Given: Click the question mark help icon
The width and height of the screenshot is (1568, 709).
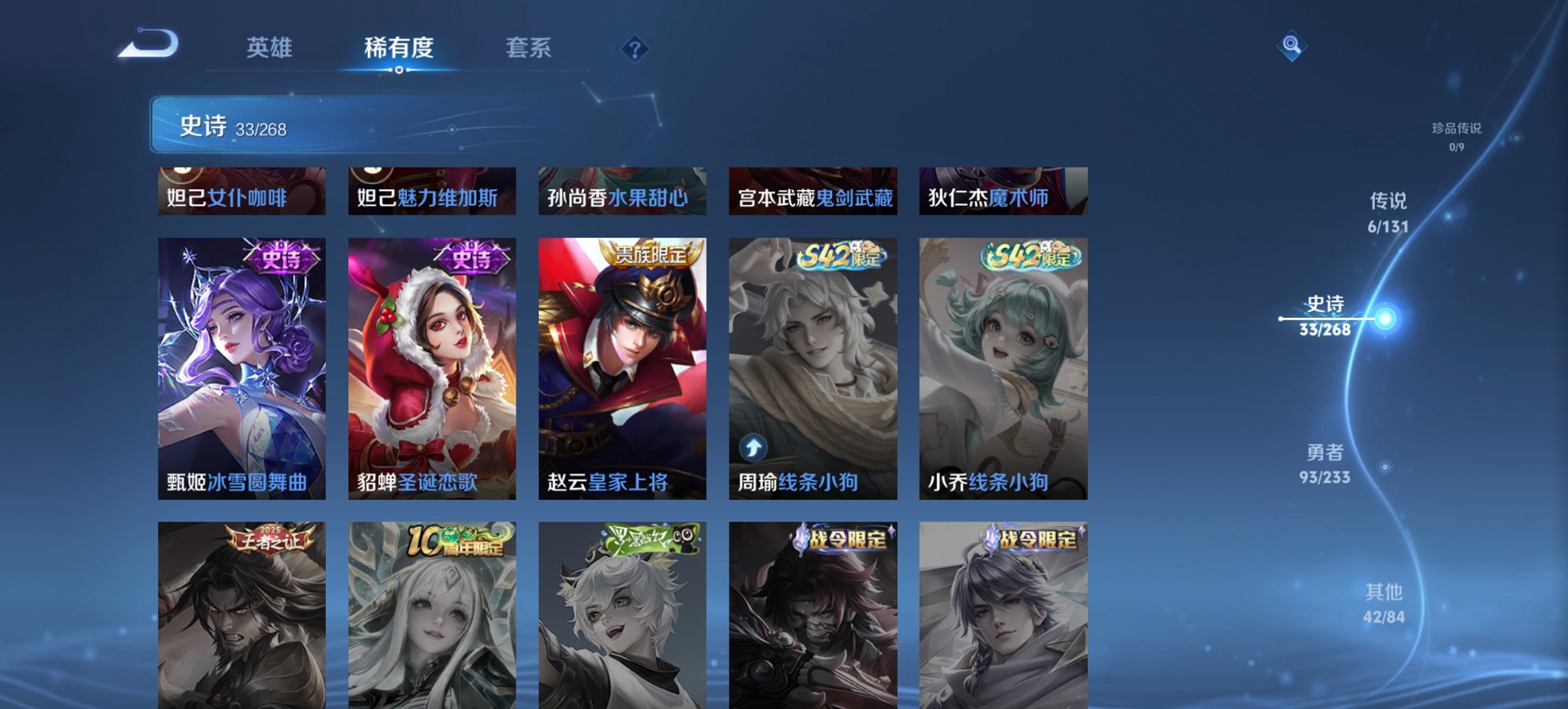Looking at the screenshot, I should (635, 49).
